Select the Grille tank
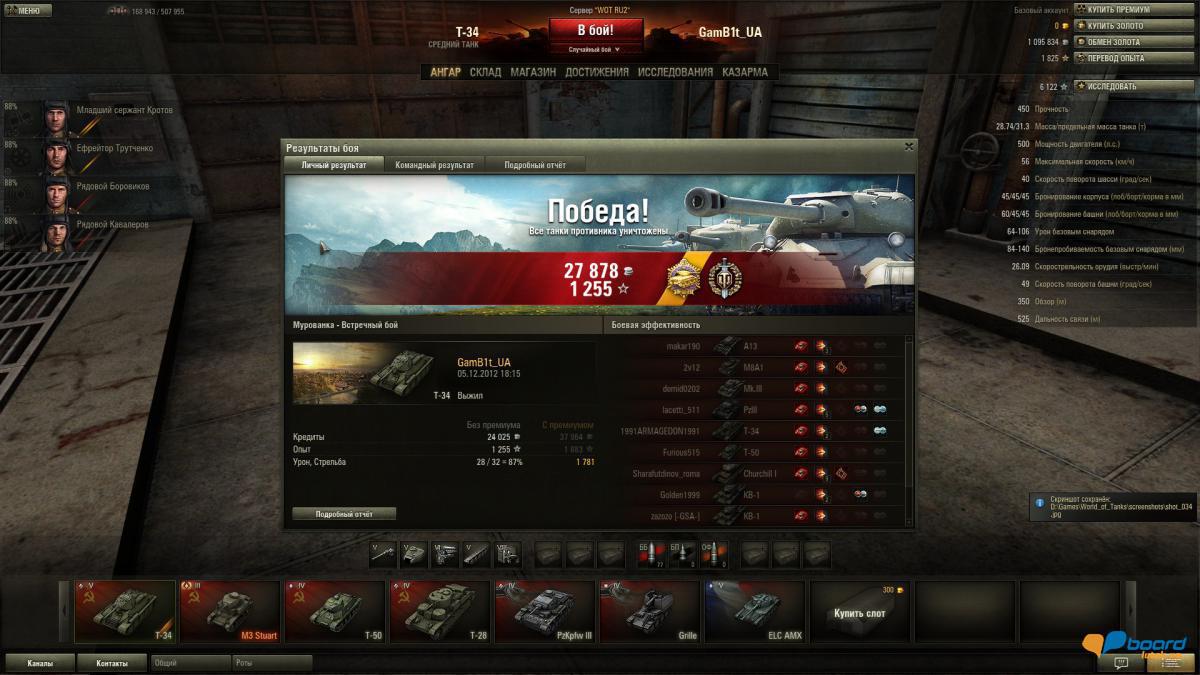 tap(649, 611)
